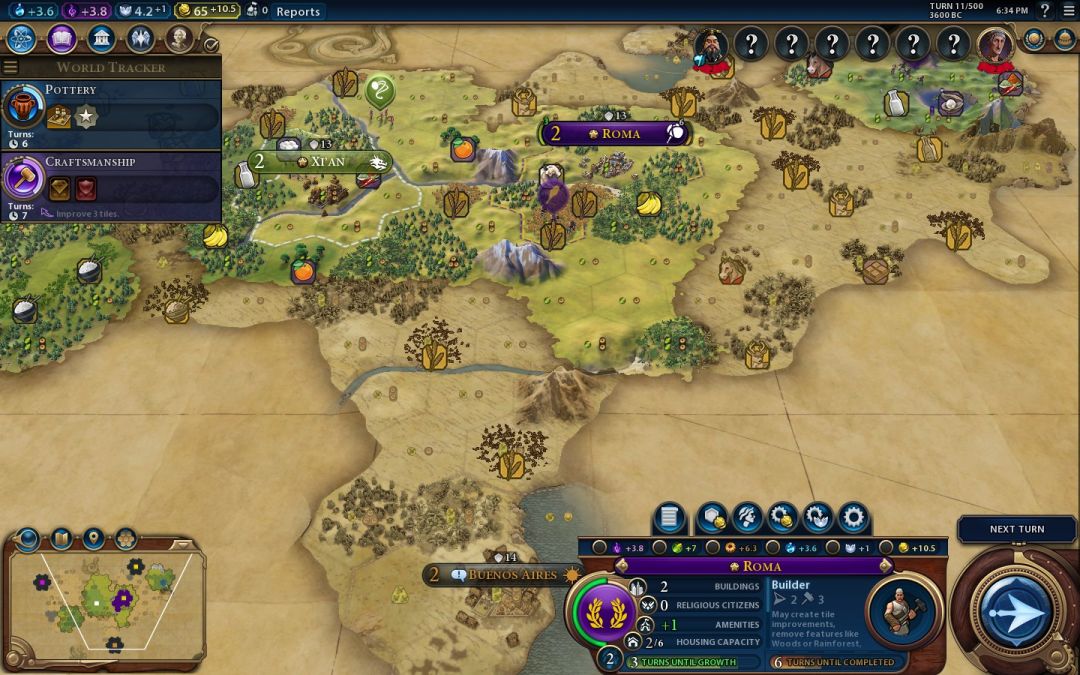This screenshot has width=1080, height=675.
Task: Open the question mark help icon
Action: [1045, 11]
